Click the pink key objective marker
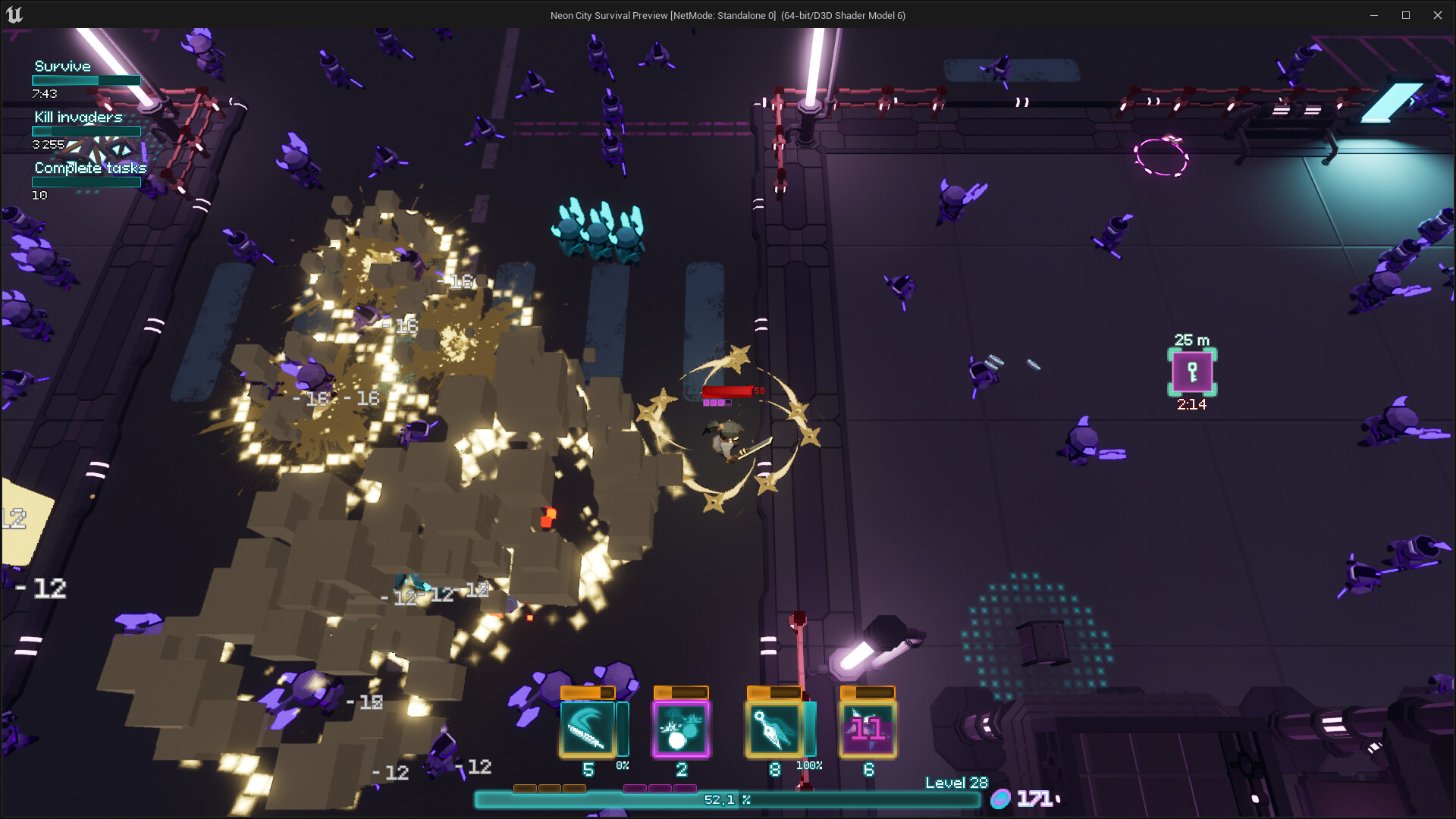The image size is (1456, 819). pyautogui.click(x=1192, y=372)
